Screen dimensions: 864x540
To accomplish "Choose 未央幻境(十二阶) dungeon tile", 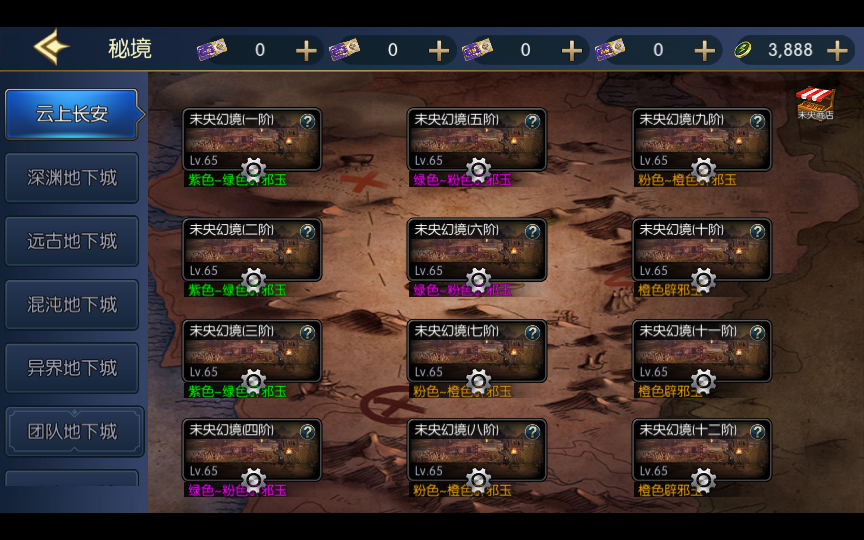I will click(701, 450).
